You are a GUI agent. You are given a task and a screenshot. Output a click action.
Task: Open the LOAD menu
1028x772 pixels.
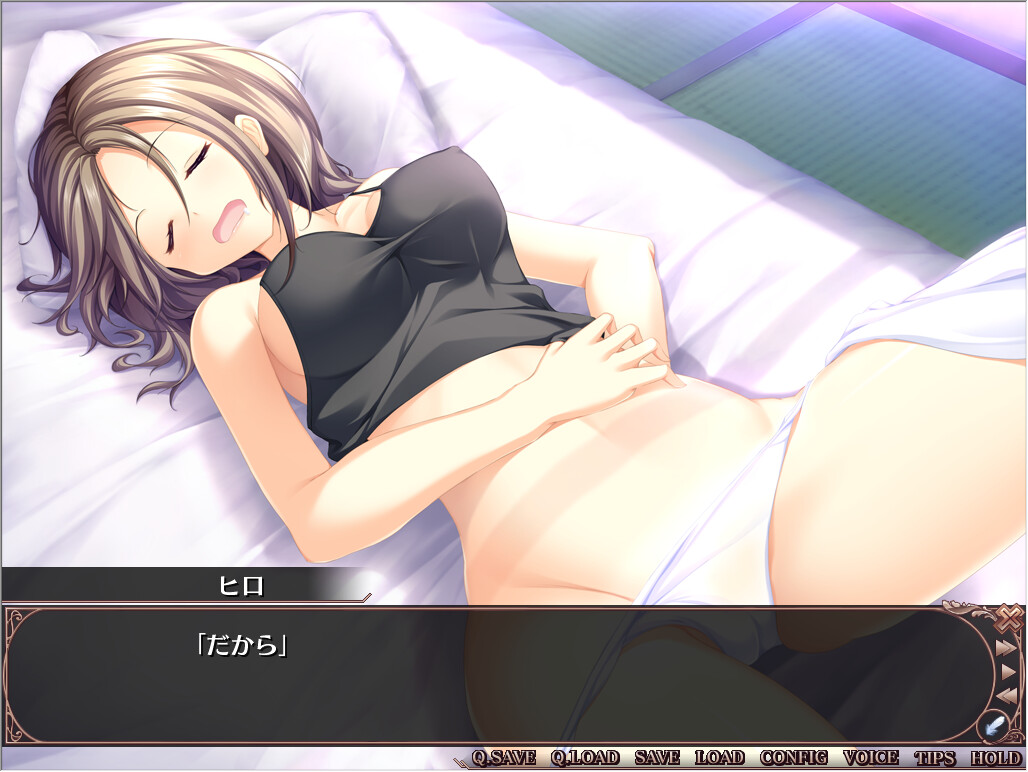720,758
